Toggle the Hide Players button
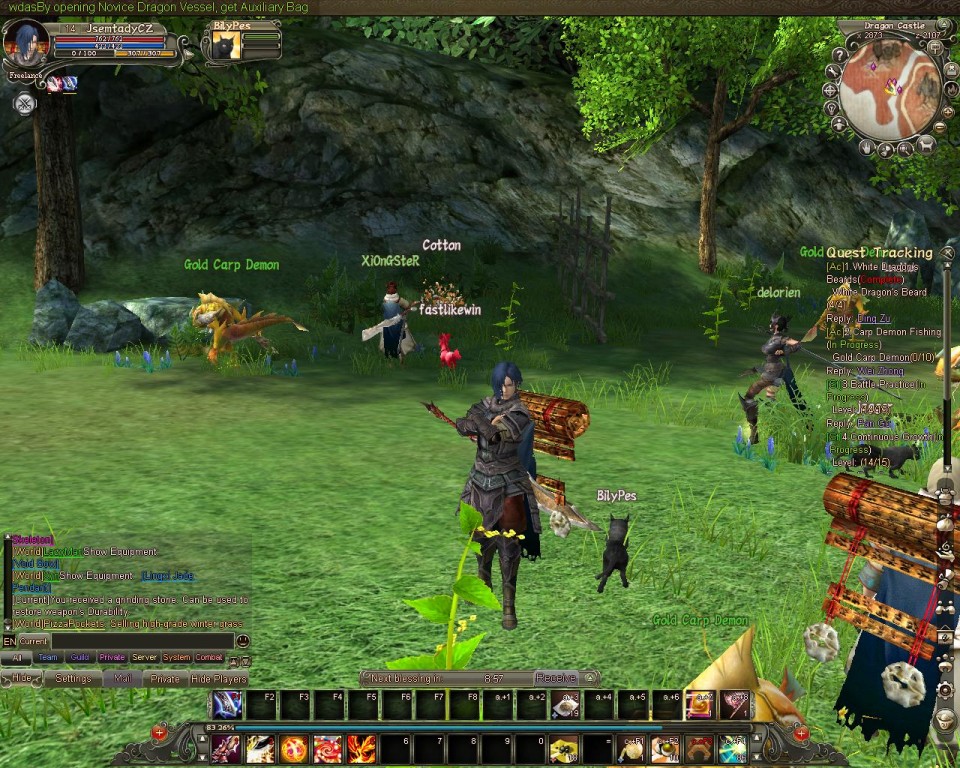 218,679
